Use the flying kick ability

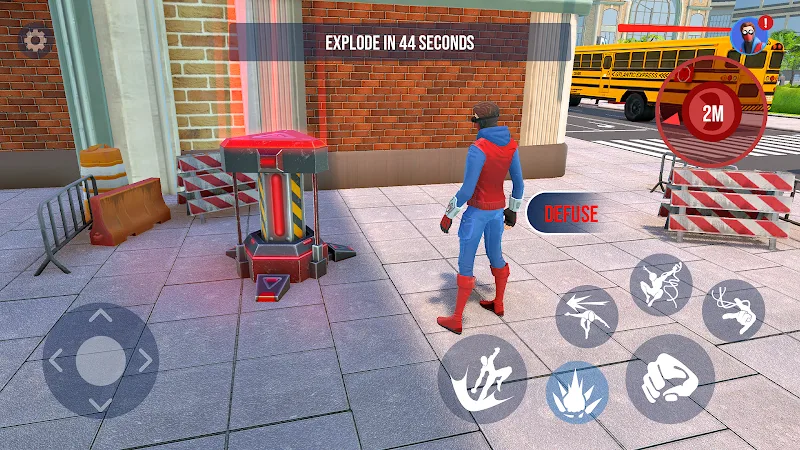coord(482,378)
